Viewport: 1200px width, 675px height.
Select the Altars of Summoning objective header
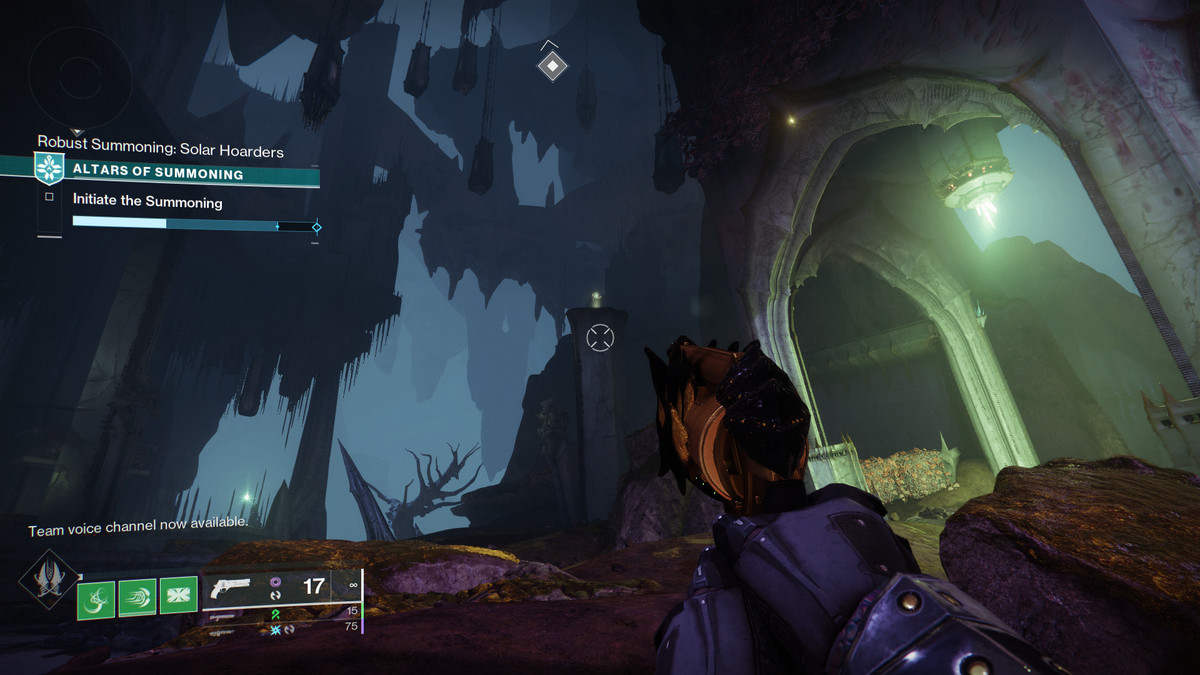(158, 174)
